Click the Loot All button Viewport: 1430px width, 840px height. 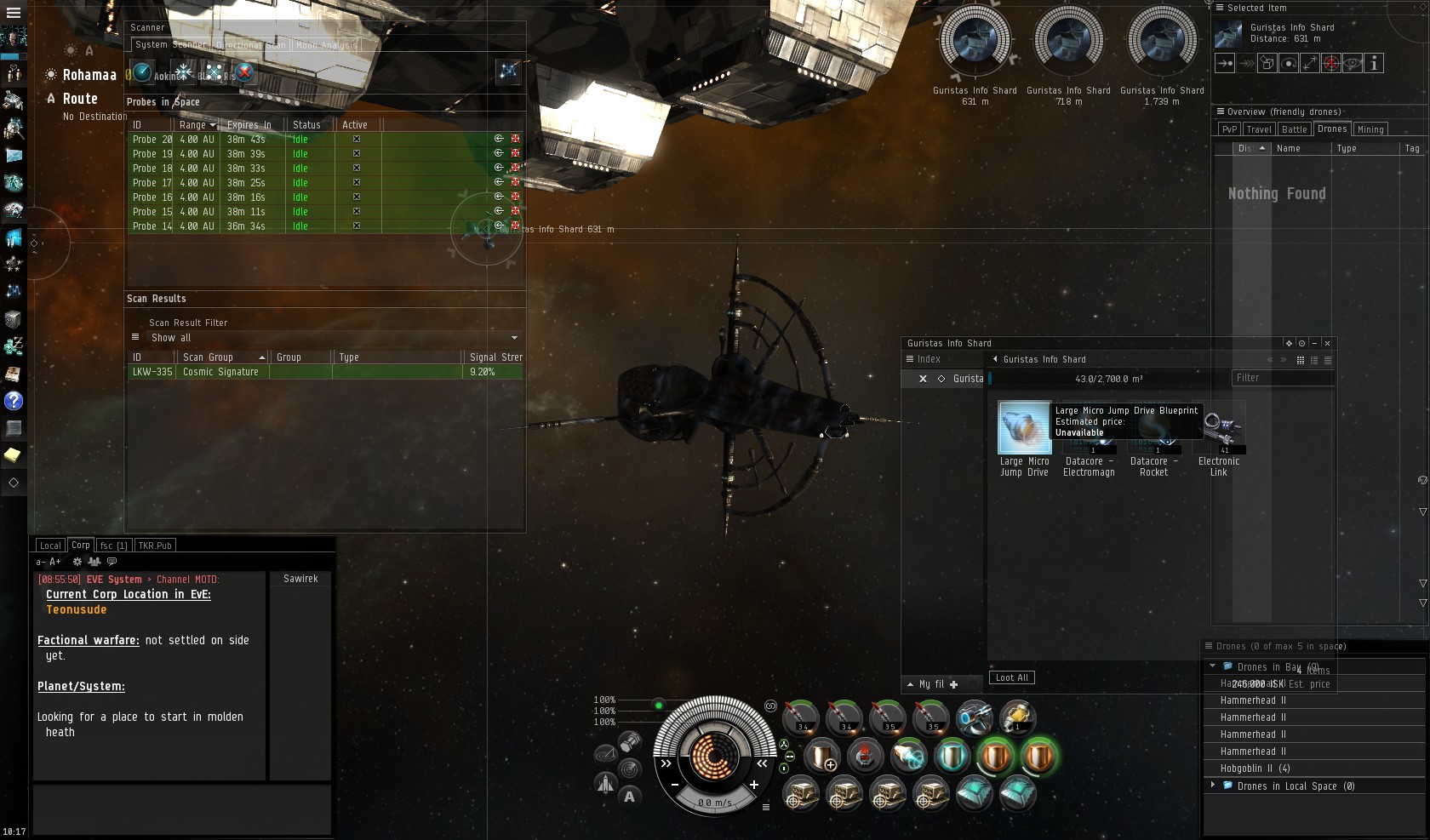(1011, 677)
